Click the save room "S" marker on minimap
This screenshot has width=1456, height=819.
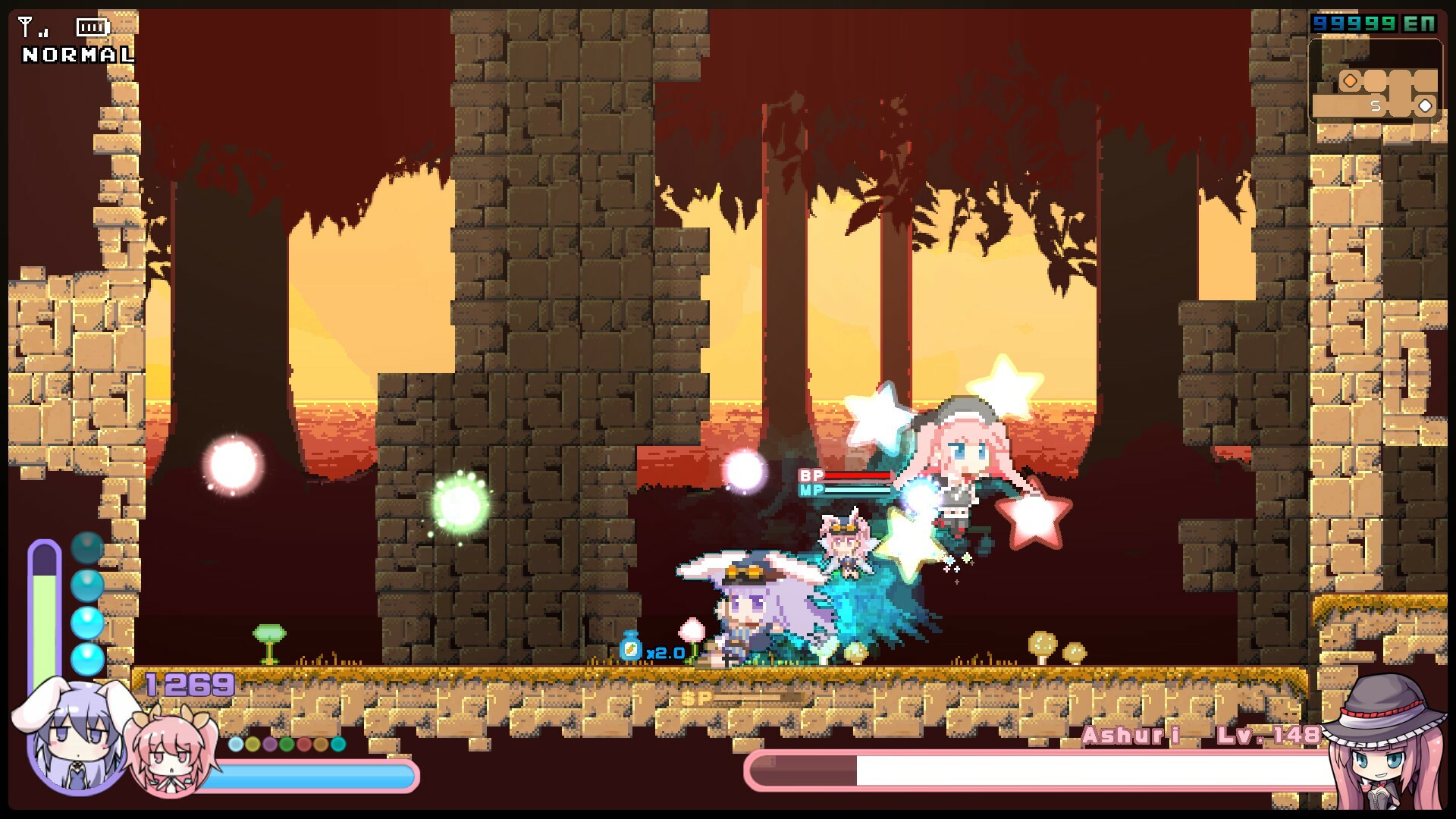point(1376,105)
